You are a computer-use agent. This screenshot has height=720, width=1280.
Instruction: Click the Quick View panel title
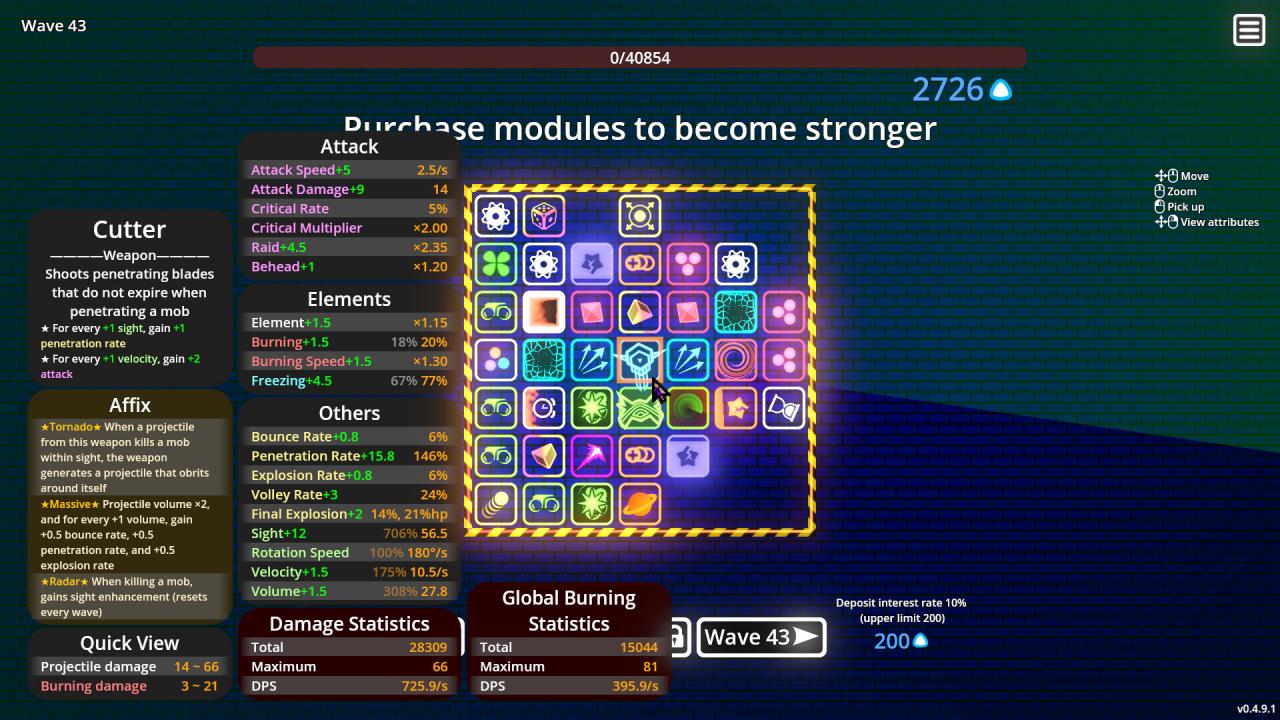pos(128,643)
